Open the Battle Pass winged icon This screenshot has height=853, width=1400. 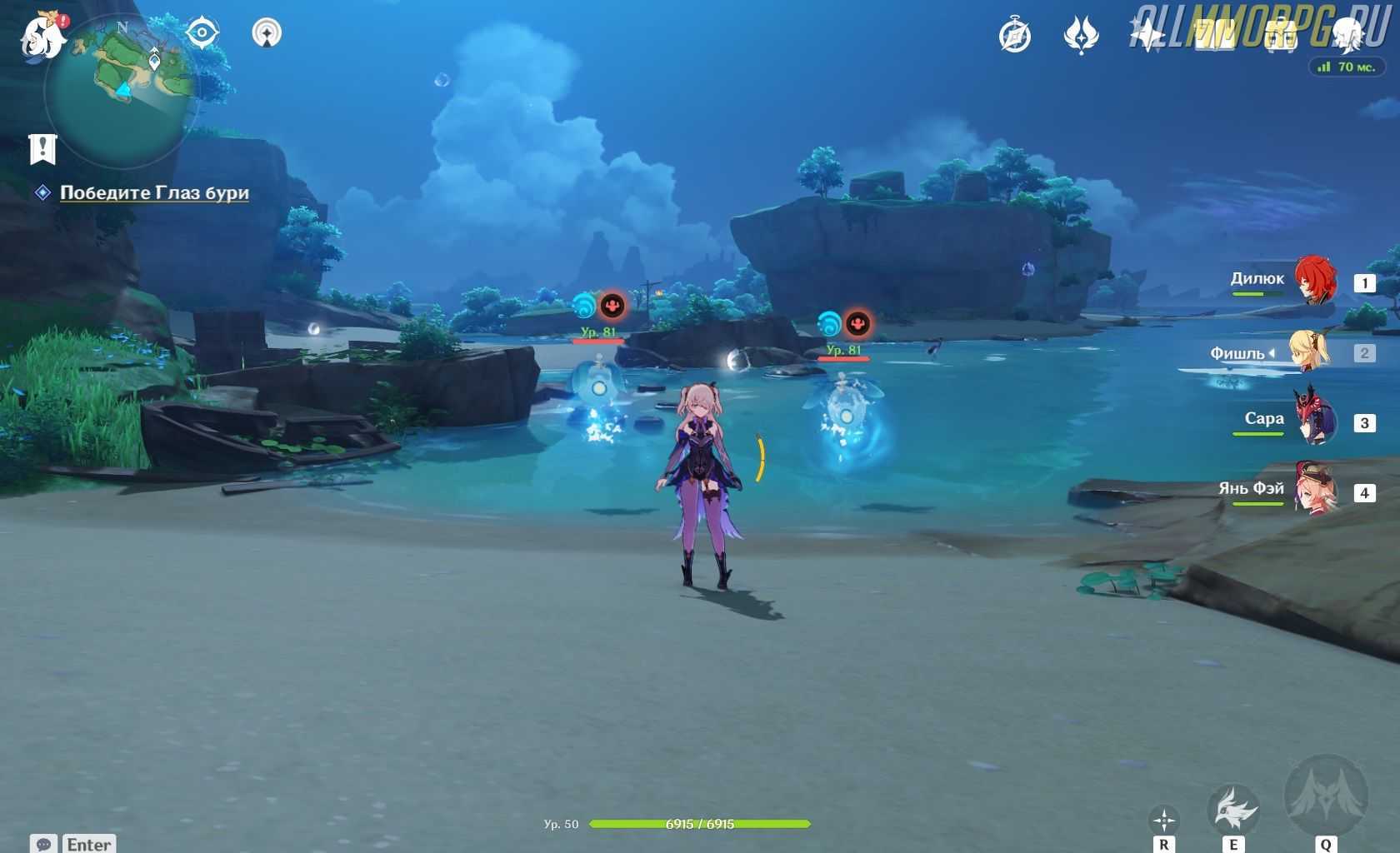tap(1081, 36)
